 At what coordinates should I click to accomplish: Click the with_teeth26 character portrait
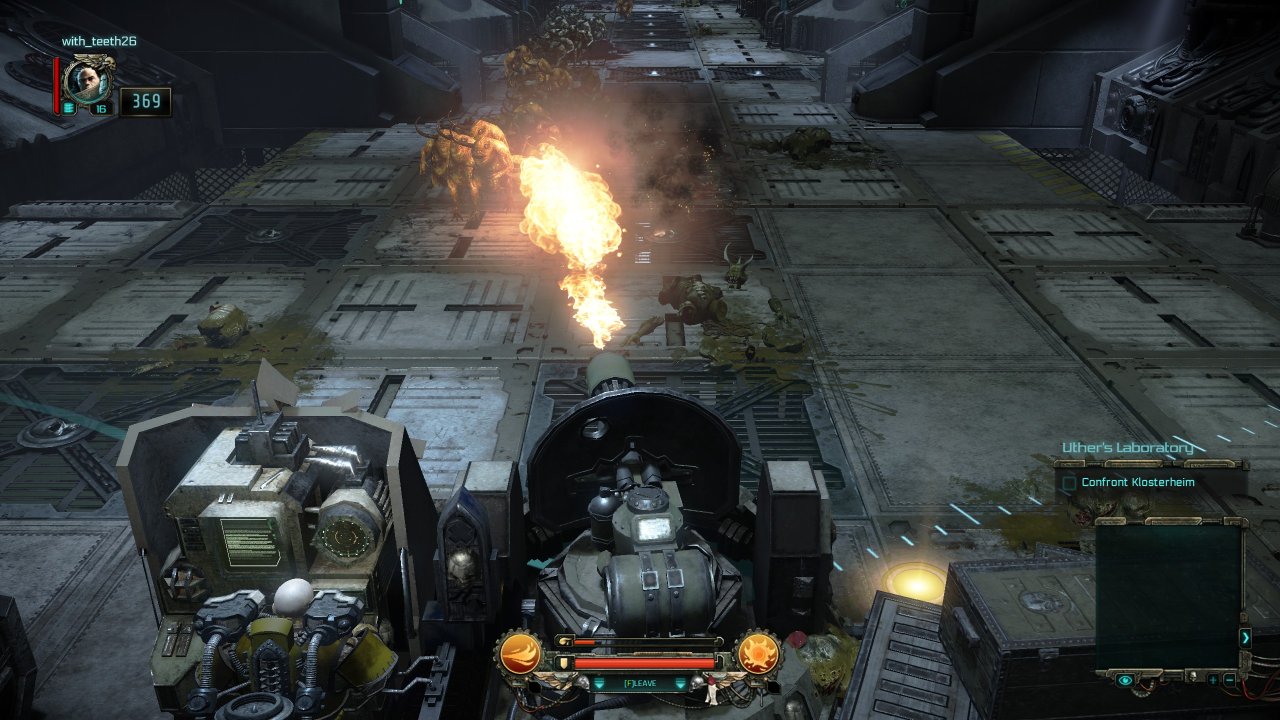click(90, 79)
